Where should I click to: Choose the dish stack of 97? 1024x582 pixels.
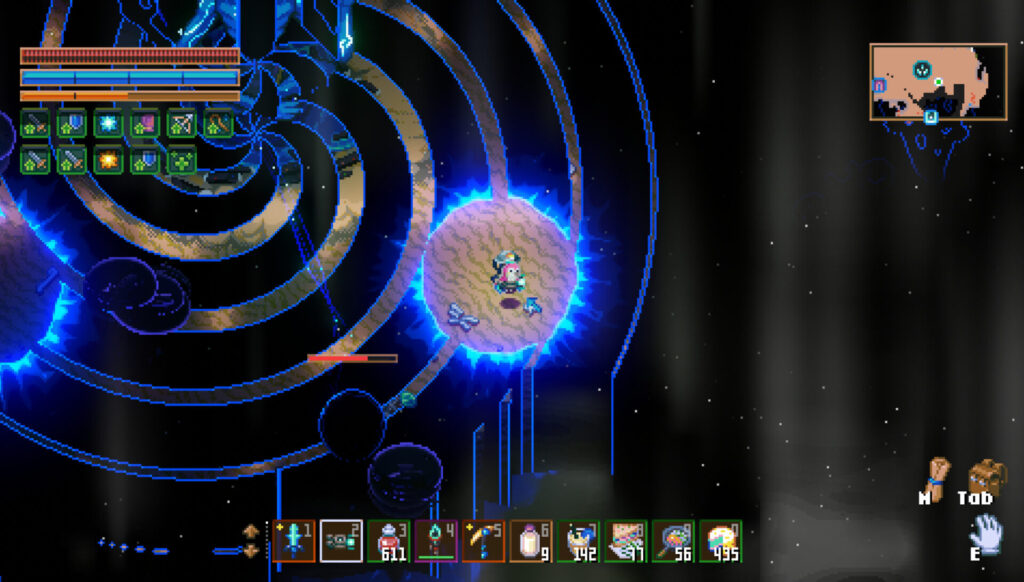coord(626,542)
